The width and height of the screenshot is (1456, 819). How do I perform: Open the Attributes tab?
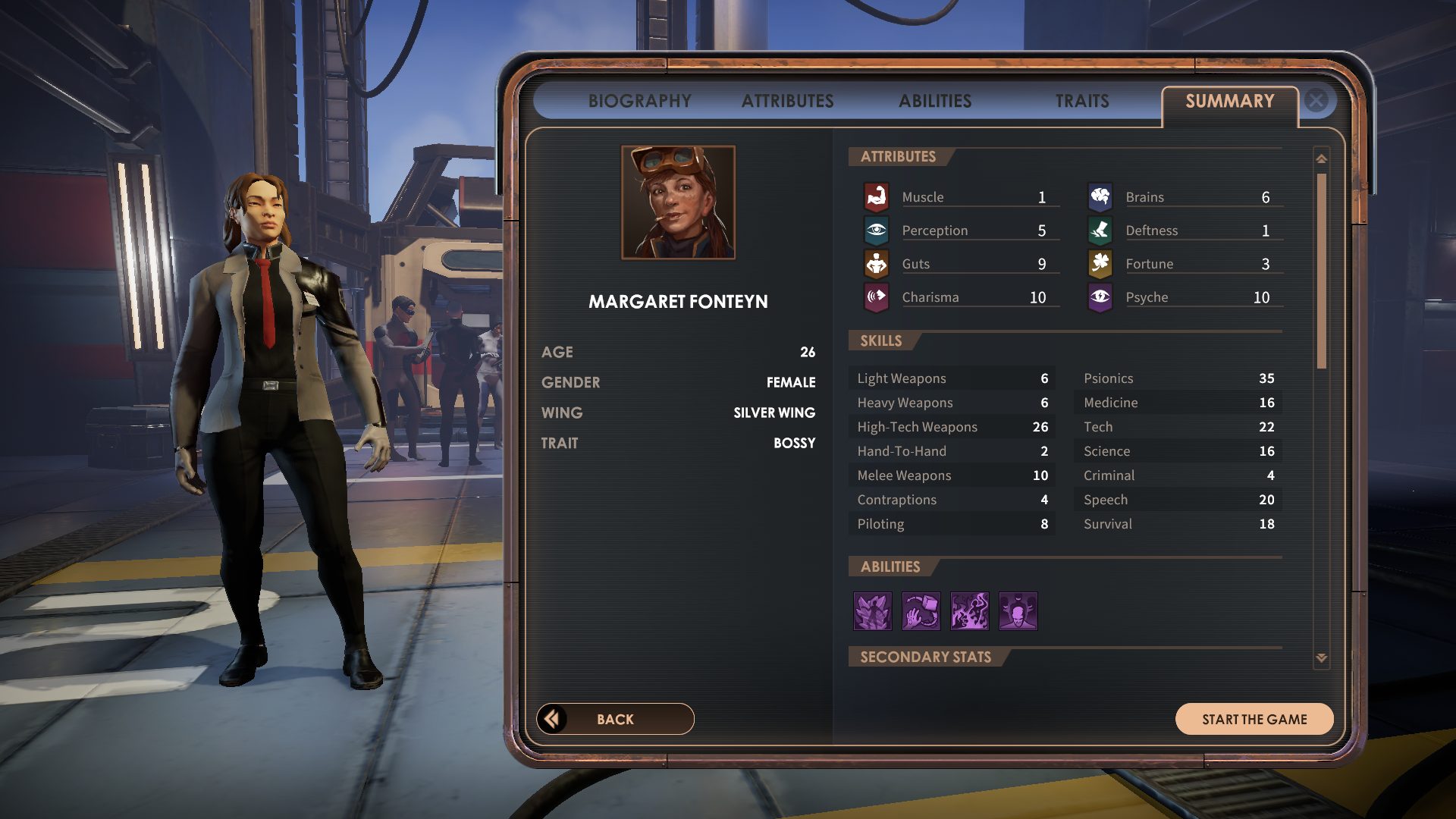(x=787, y=101)
